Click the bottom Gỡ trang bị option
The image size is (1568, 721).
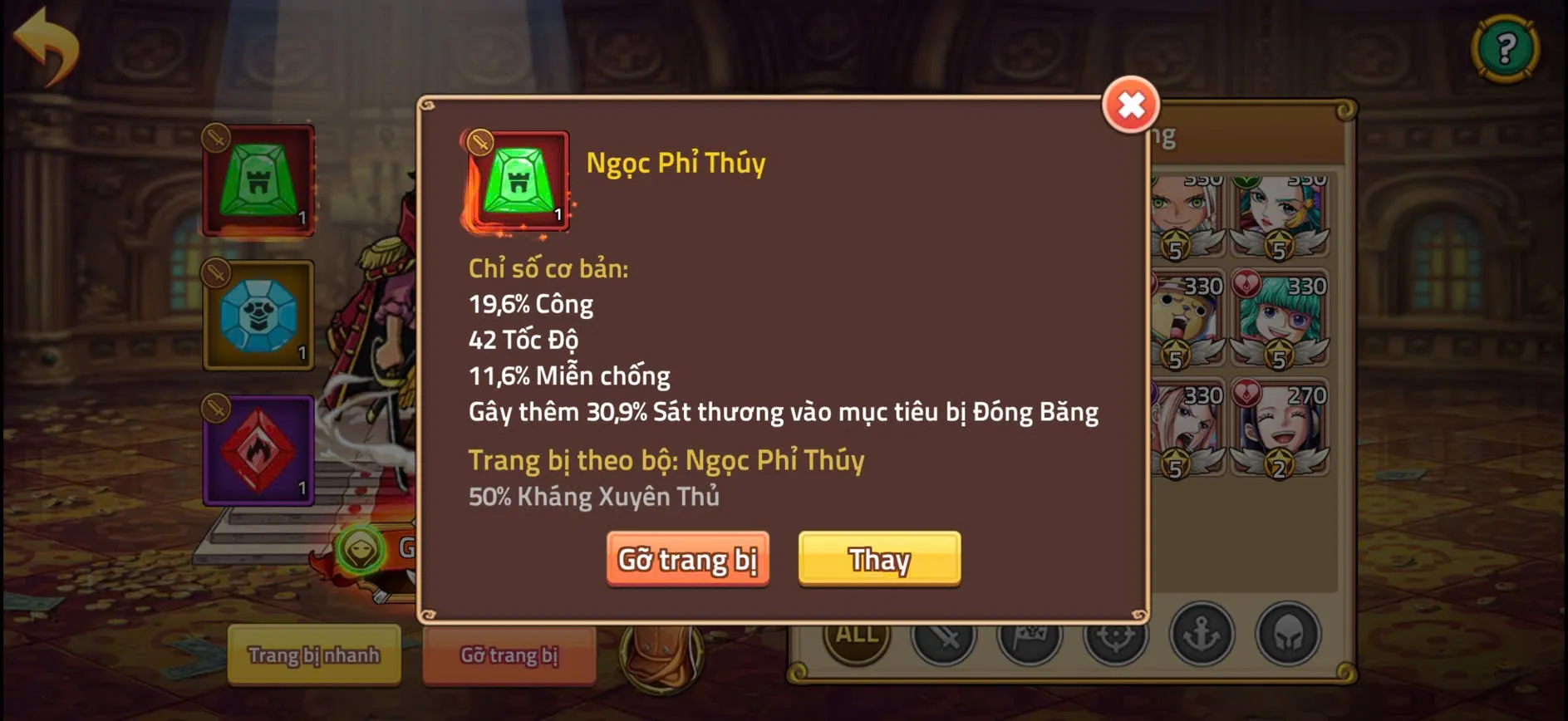tap(509, 655)
